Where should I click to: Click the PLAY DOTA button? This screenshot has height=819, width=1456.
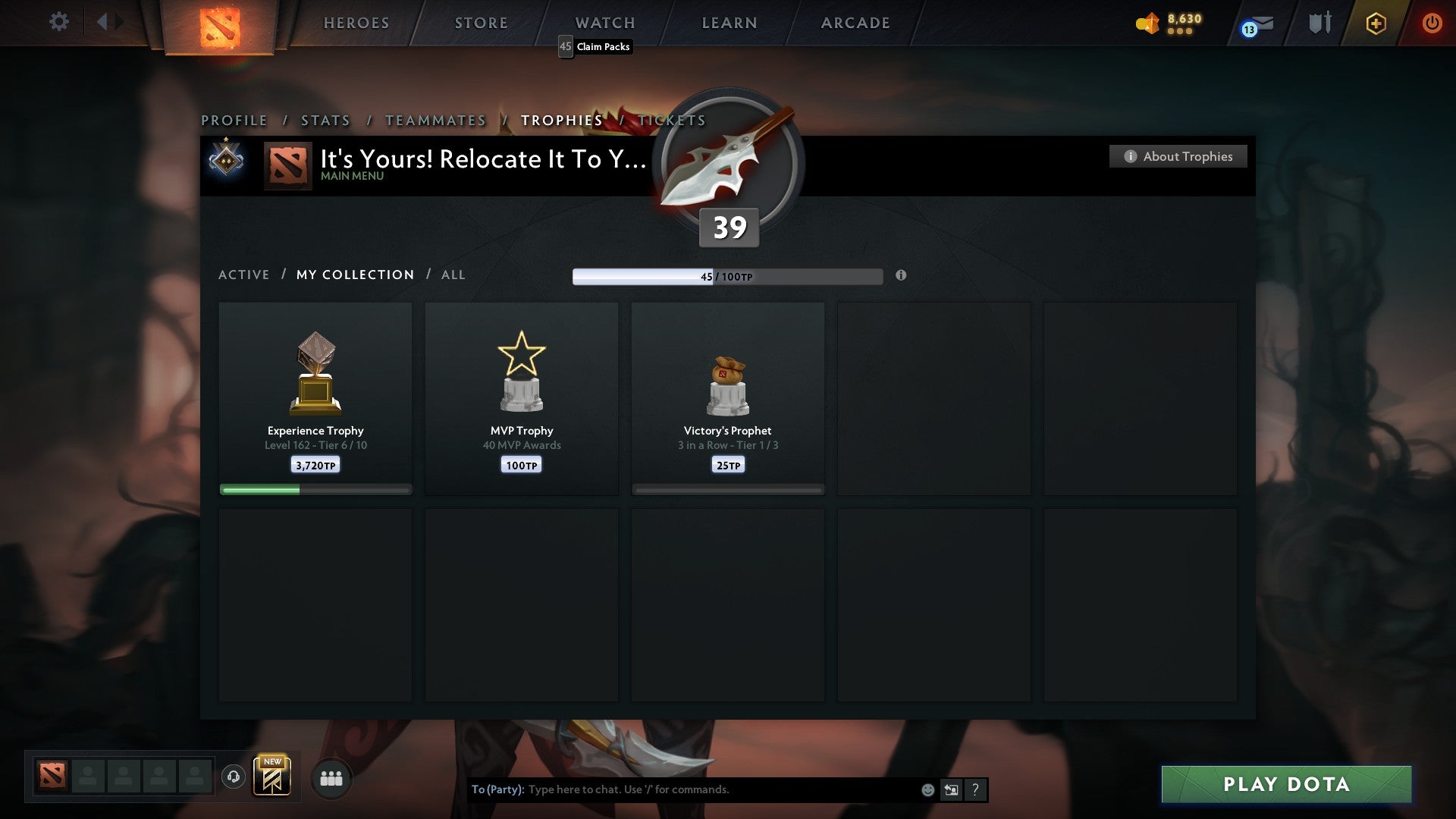(x=1285, y=785)
